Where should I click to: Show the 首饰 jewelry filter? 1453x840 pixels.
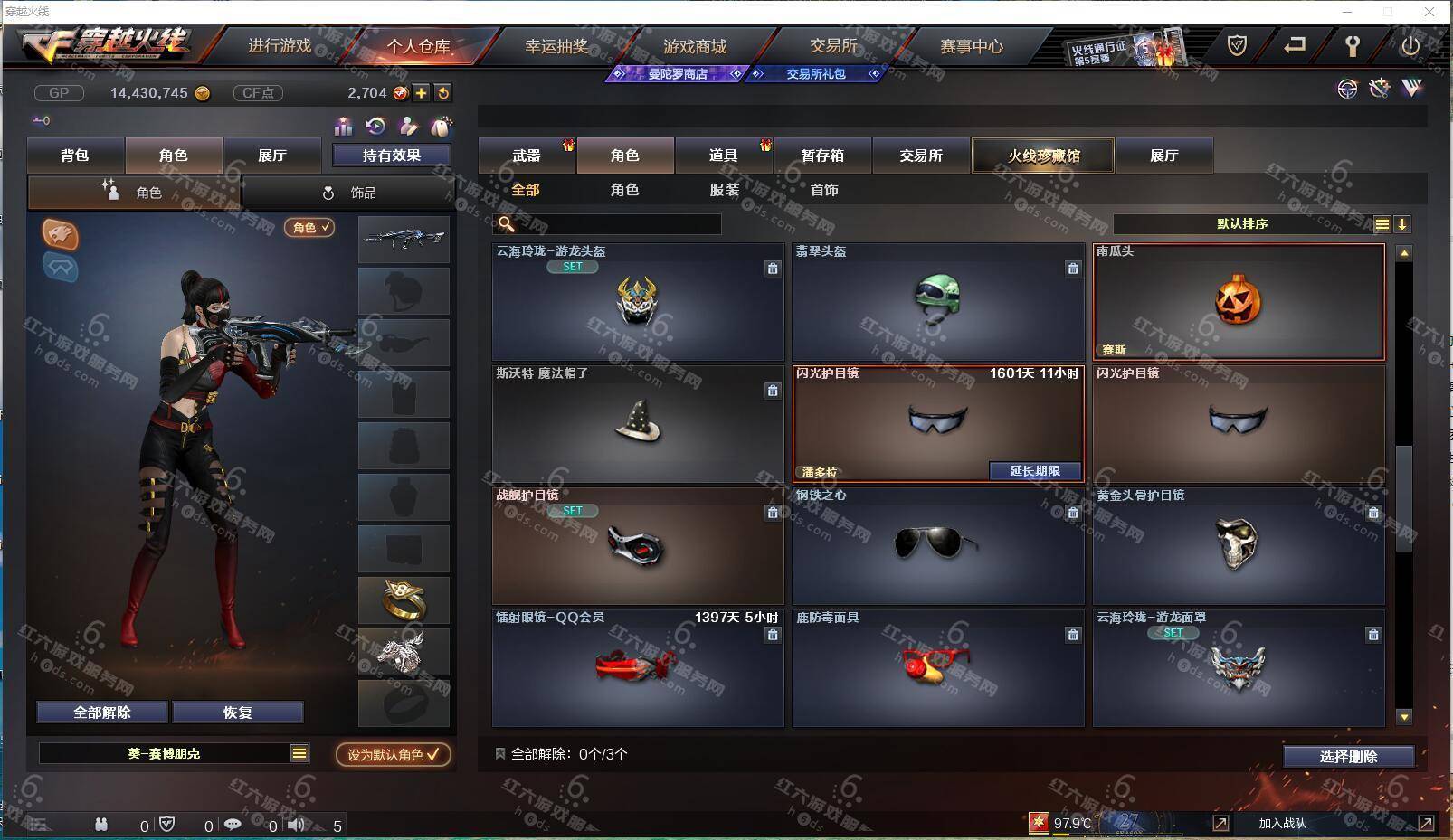[823, 190]
